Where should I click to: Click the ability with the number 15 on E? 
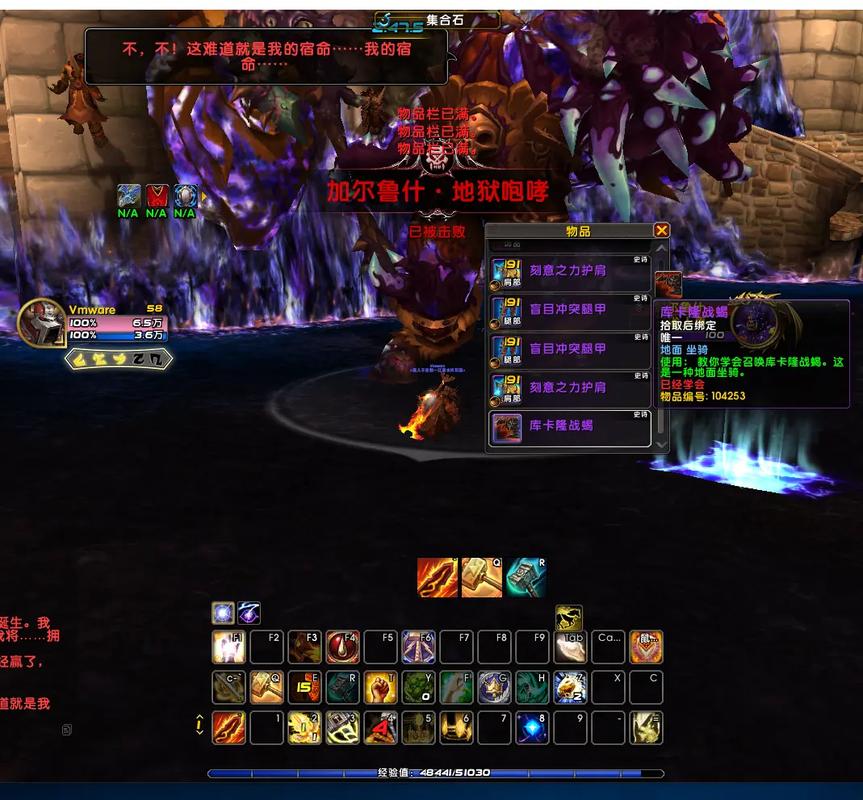305,687
